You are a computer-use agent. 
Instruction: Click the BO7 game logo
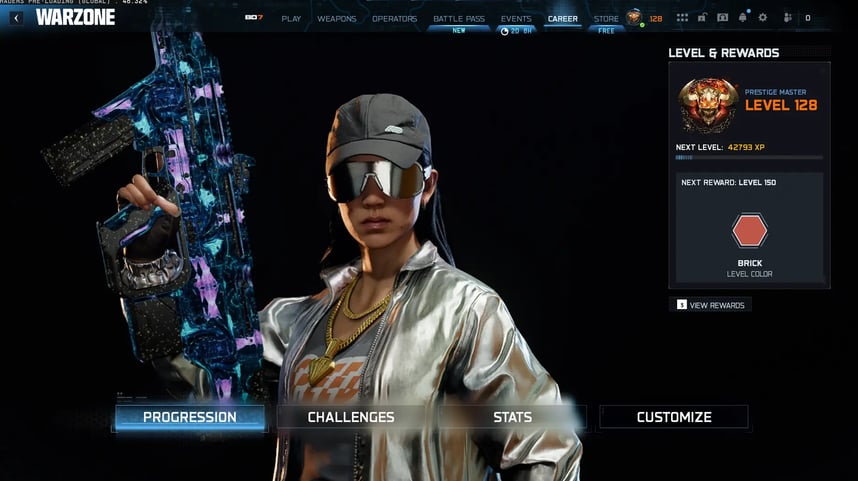pos(254,19)
